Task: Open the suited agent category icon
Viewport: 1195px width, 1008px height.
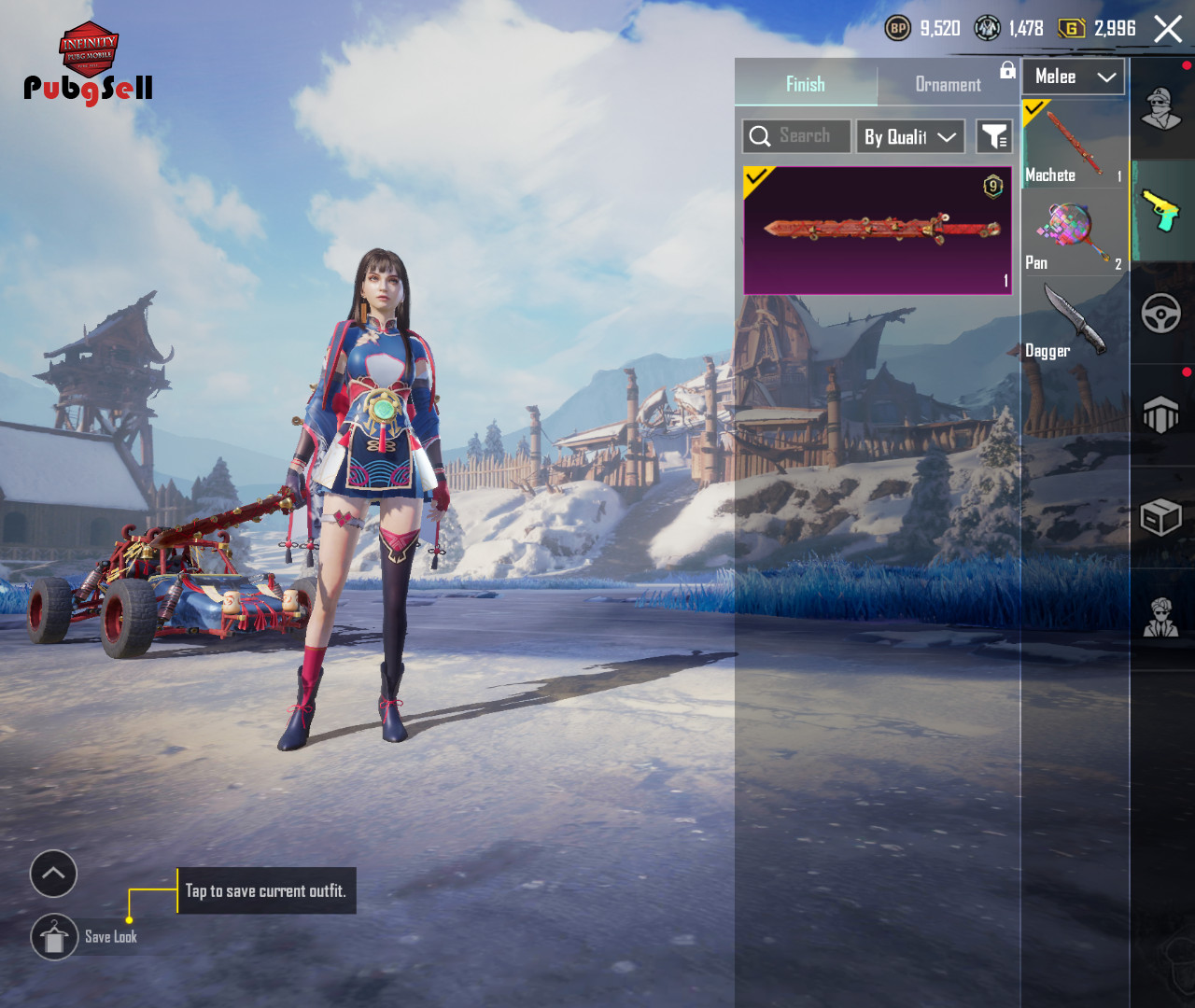Action: point(1161,617)
